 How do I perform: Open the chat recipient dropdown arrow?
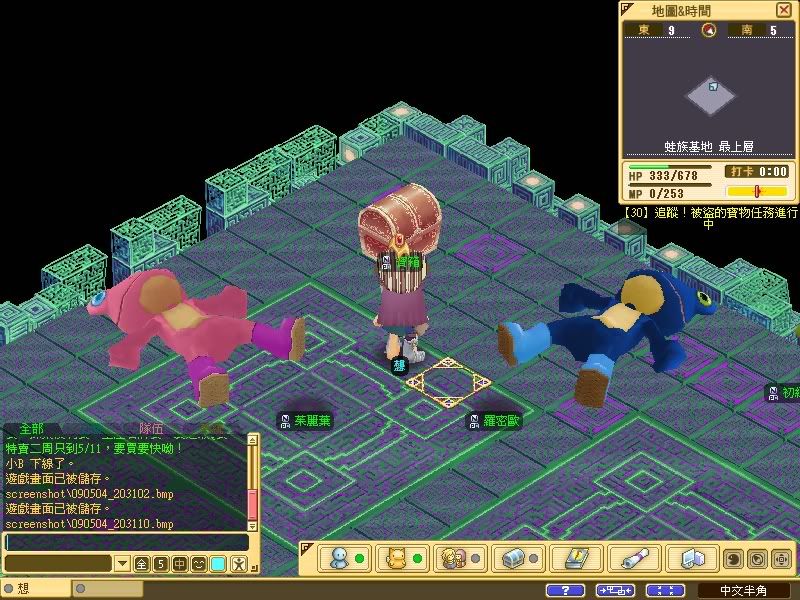[x=122, y=564]
